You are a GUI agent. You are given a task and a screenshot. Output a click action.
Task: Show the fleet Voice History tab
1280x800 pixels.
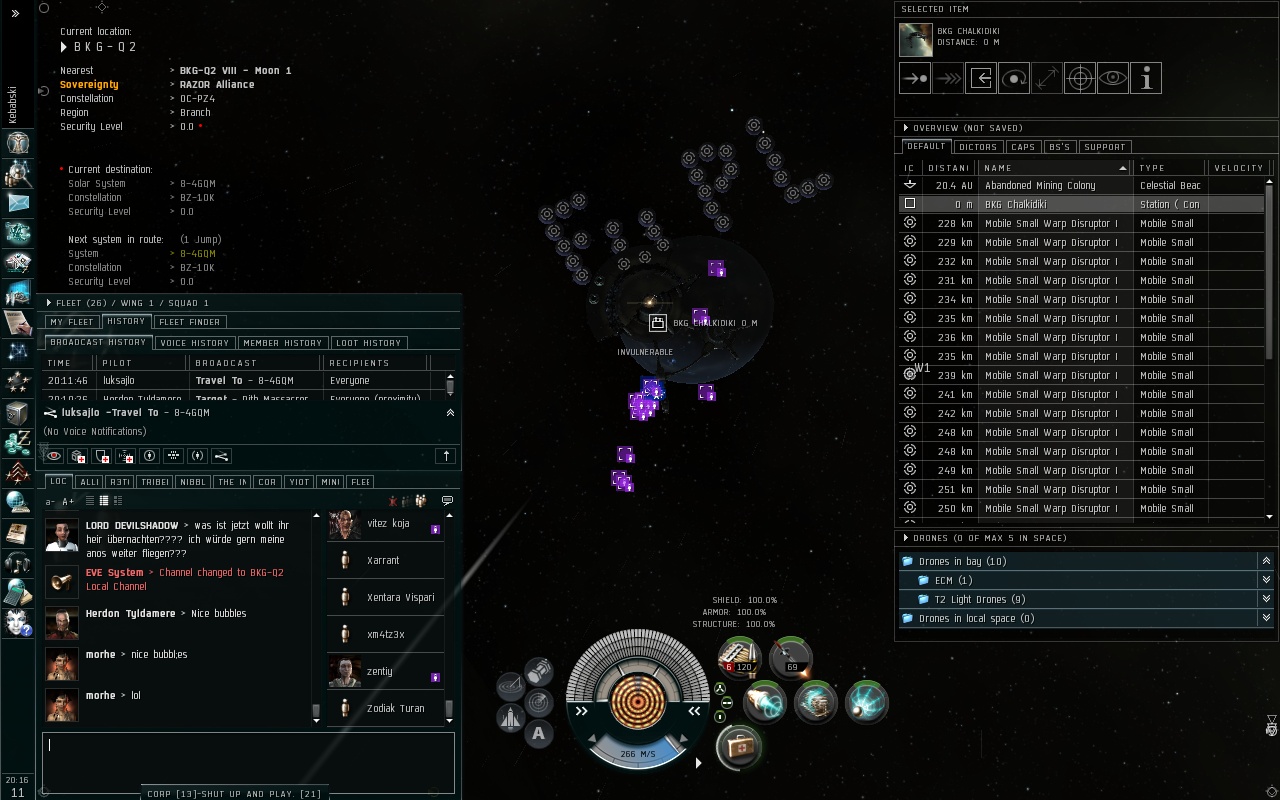click(x=195, y=343)
